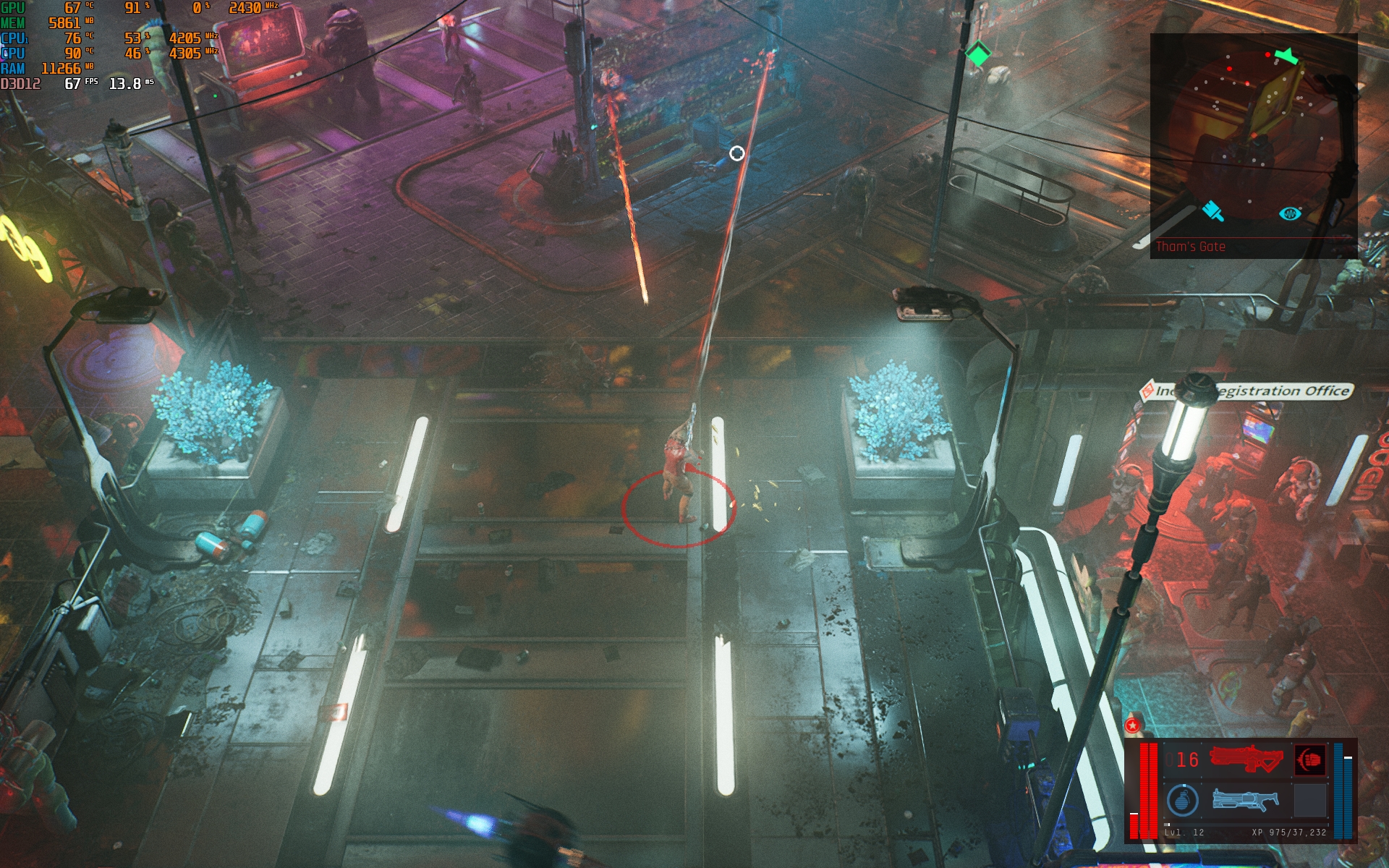Use the grenade tactical item icon
1389x868 pixels.
1182,801
